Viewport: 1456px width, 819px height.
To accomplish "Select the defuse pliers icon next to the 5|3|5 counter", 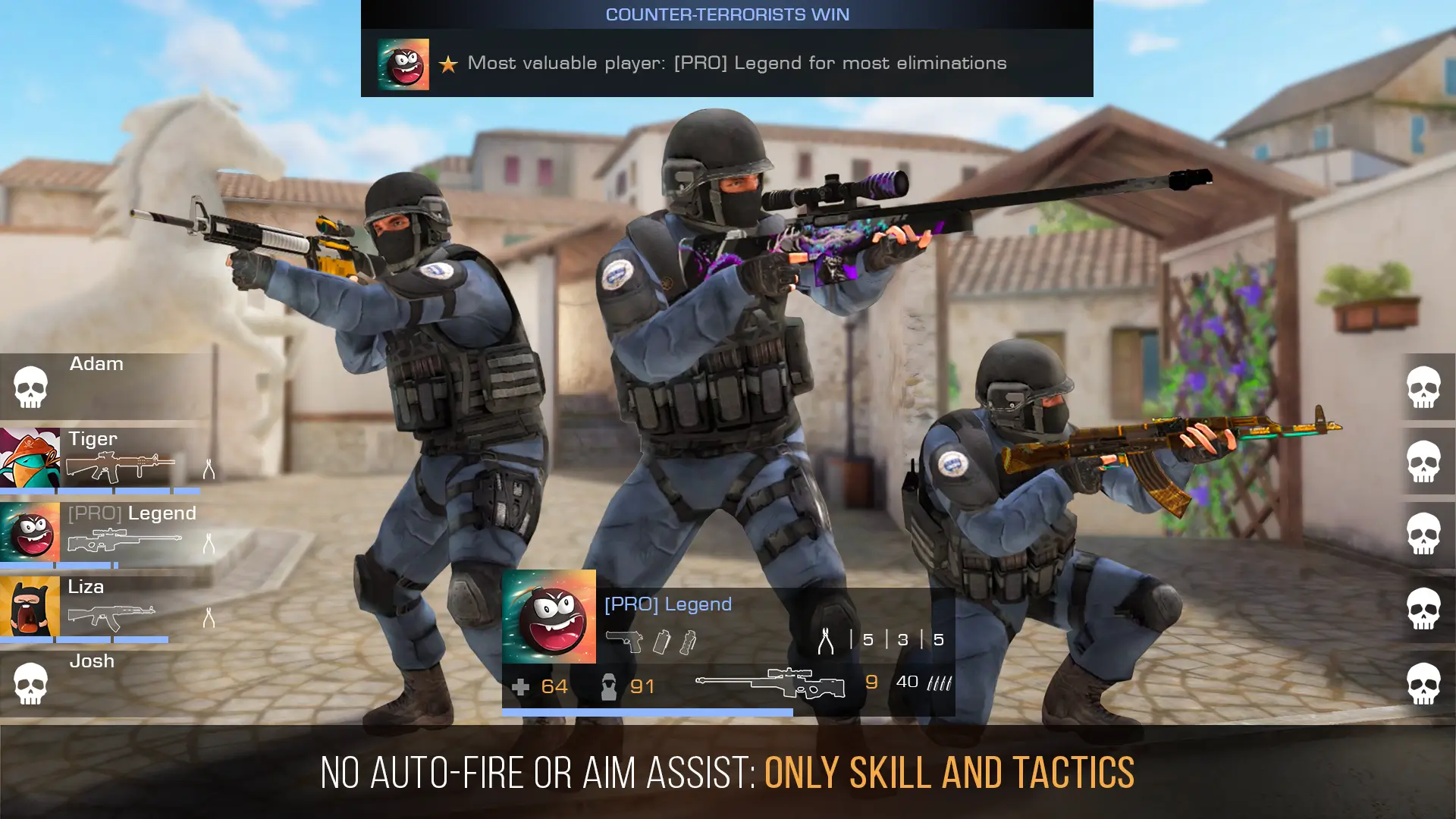I will point(827,641).
